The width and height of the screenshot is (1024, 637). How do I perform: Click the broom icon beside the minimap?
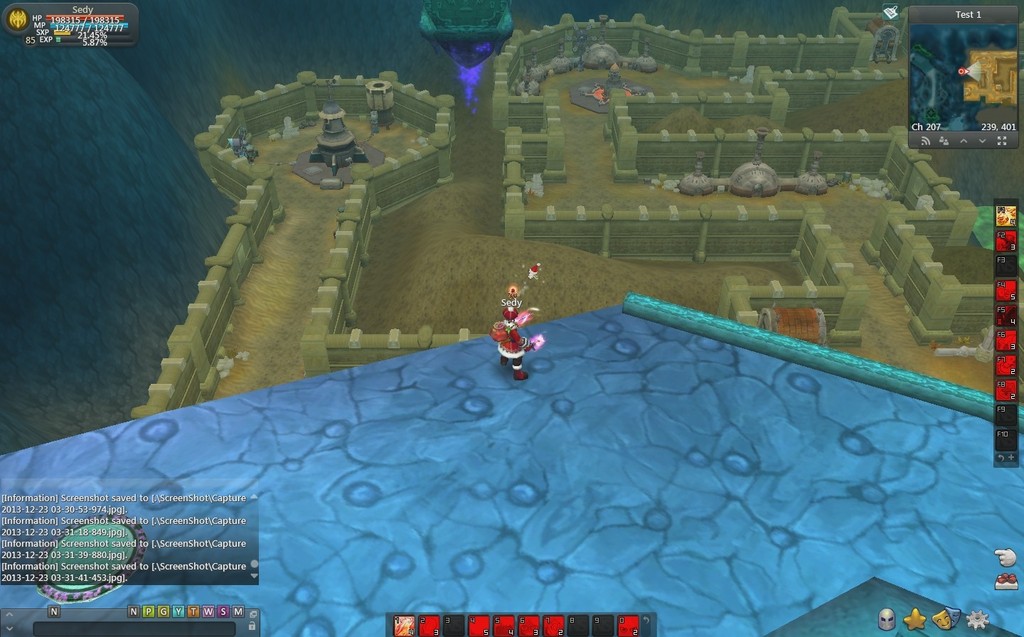pos(891,13)
